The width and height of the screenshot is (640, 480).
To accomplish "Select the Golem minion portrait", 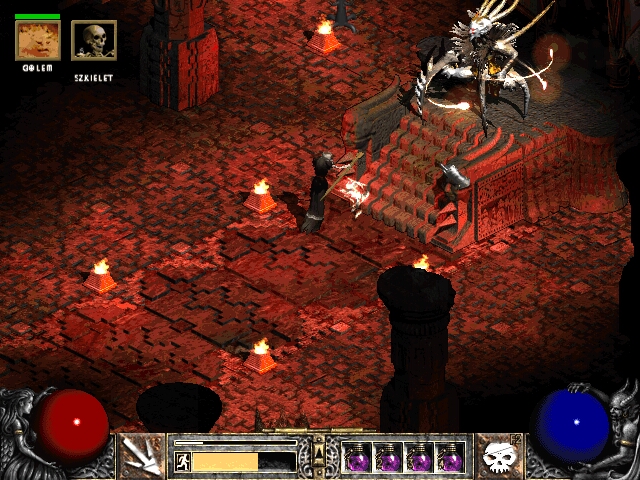I will (38, 40).
